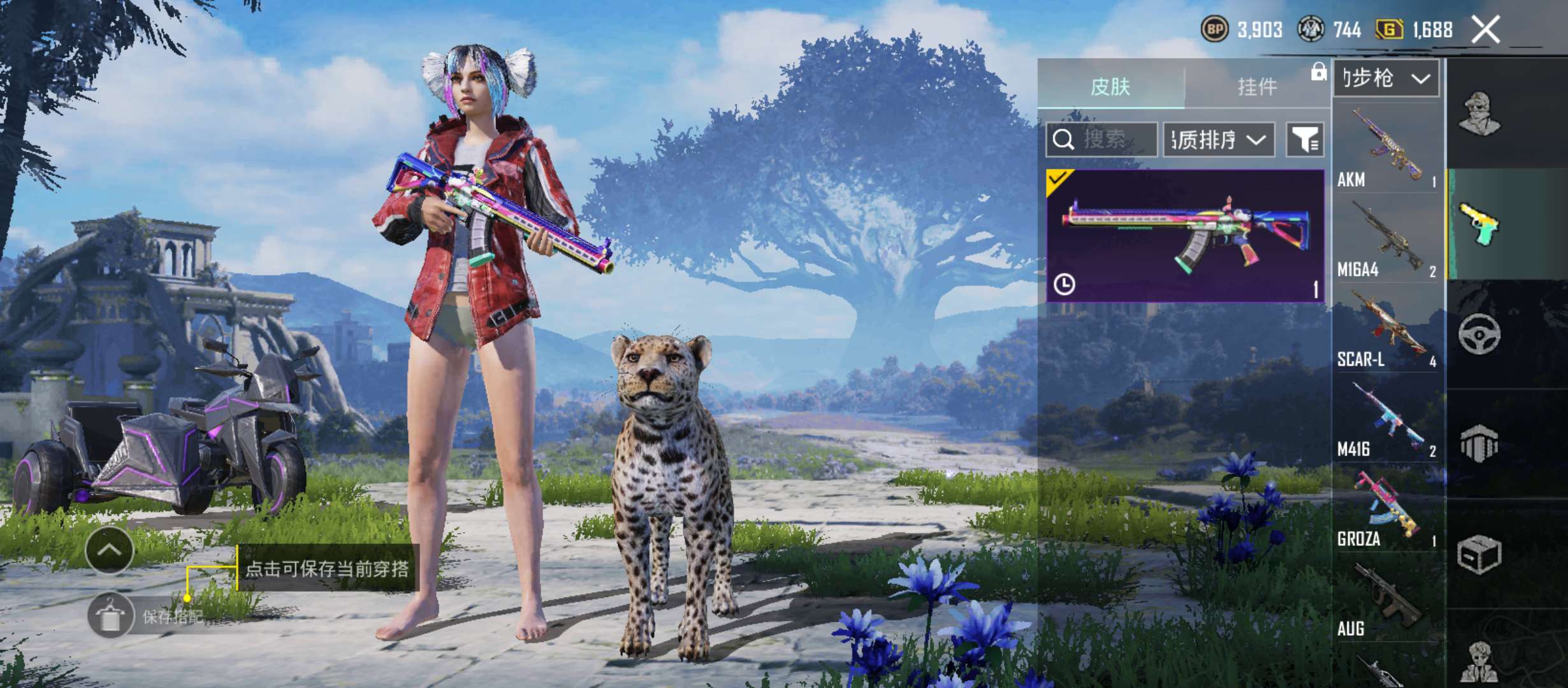1568x688 pixels.
Task: Open the 挂件 attachments tab
Action: 1257,87
